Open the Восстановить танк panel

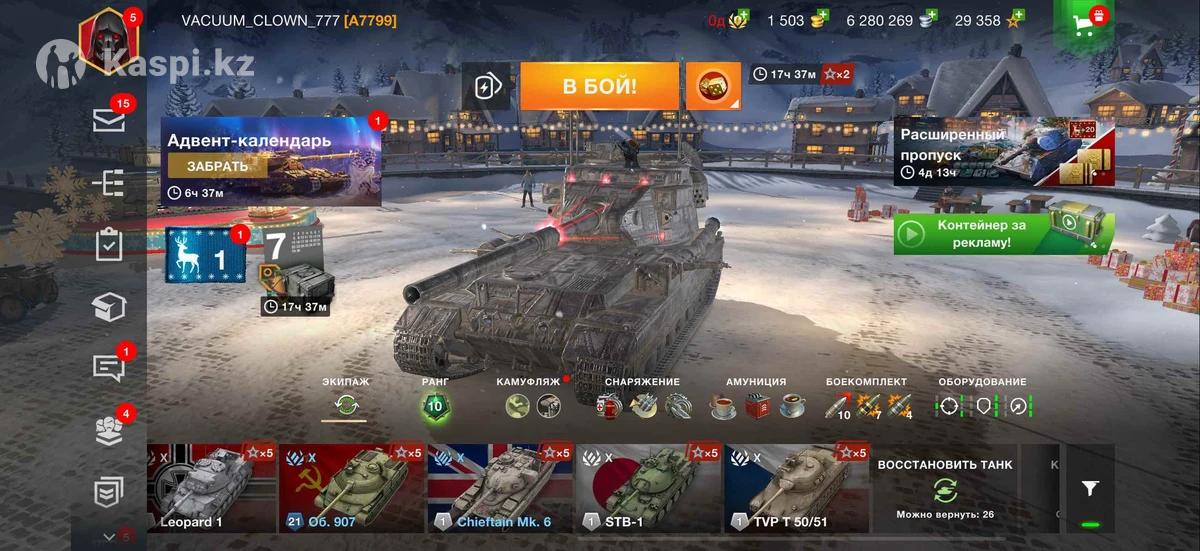coord(944,489)
